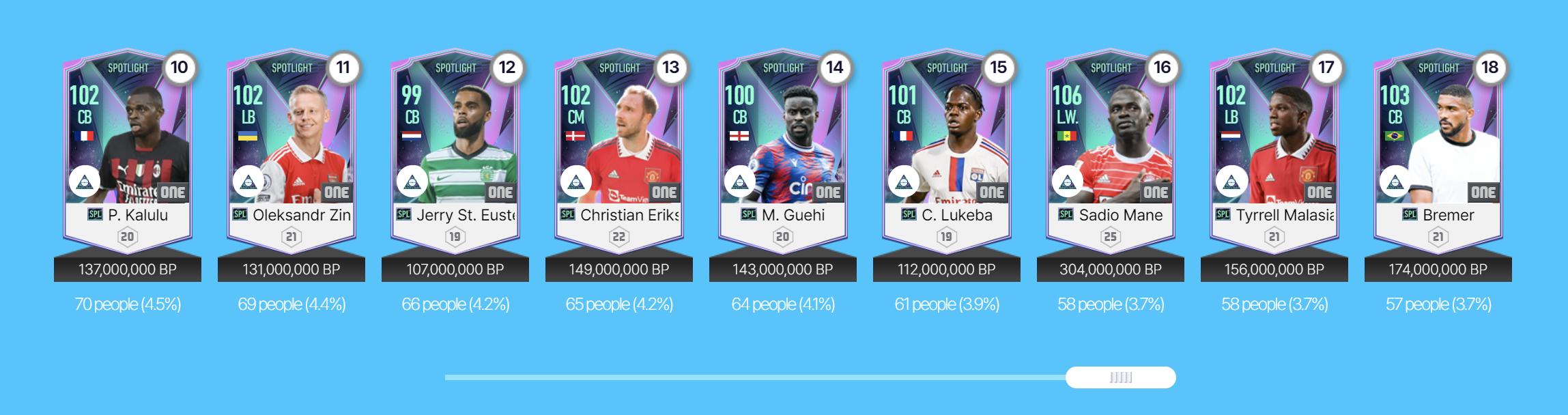Choose the Sadio Mane LW card
Image resolution: width=1568 pixels, height=415 pixels.
[1111, 152]
